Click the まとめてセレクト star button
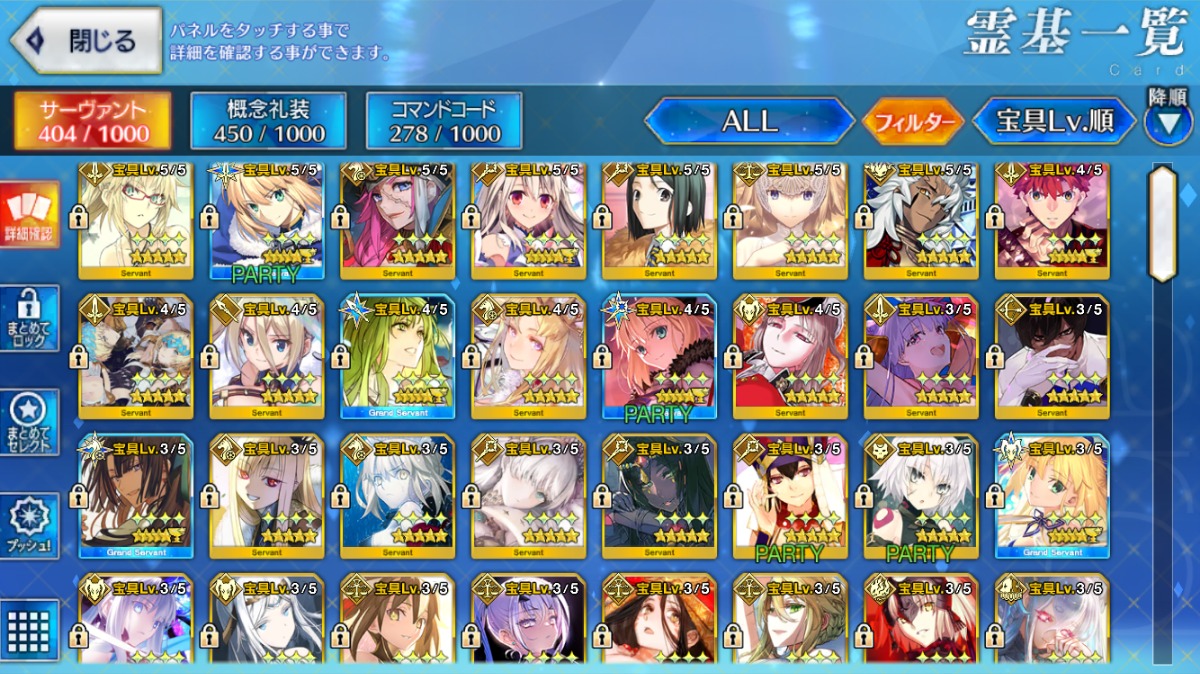This screenshot has width=1200, height=674. 29,422
